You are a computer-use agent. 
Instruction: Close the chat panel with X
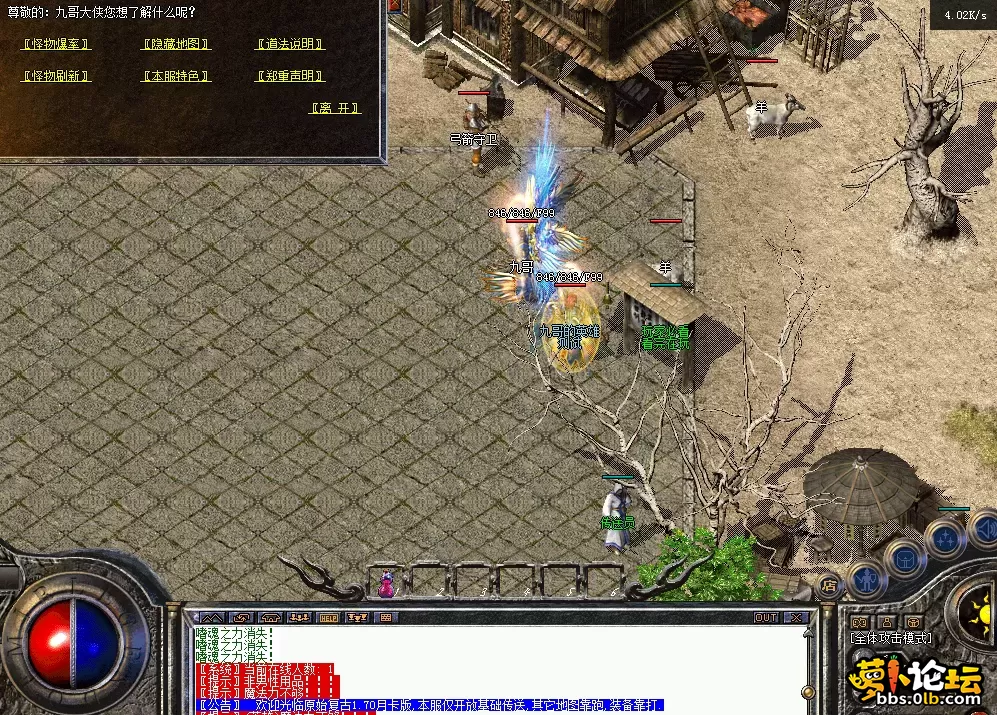(x=797, y=618)
